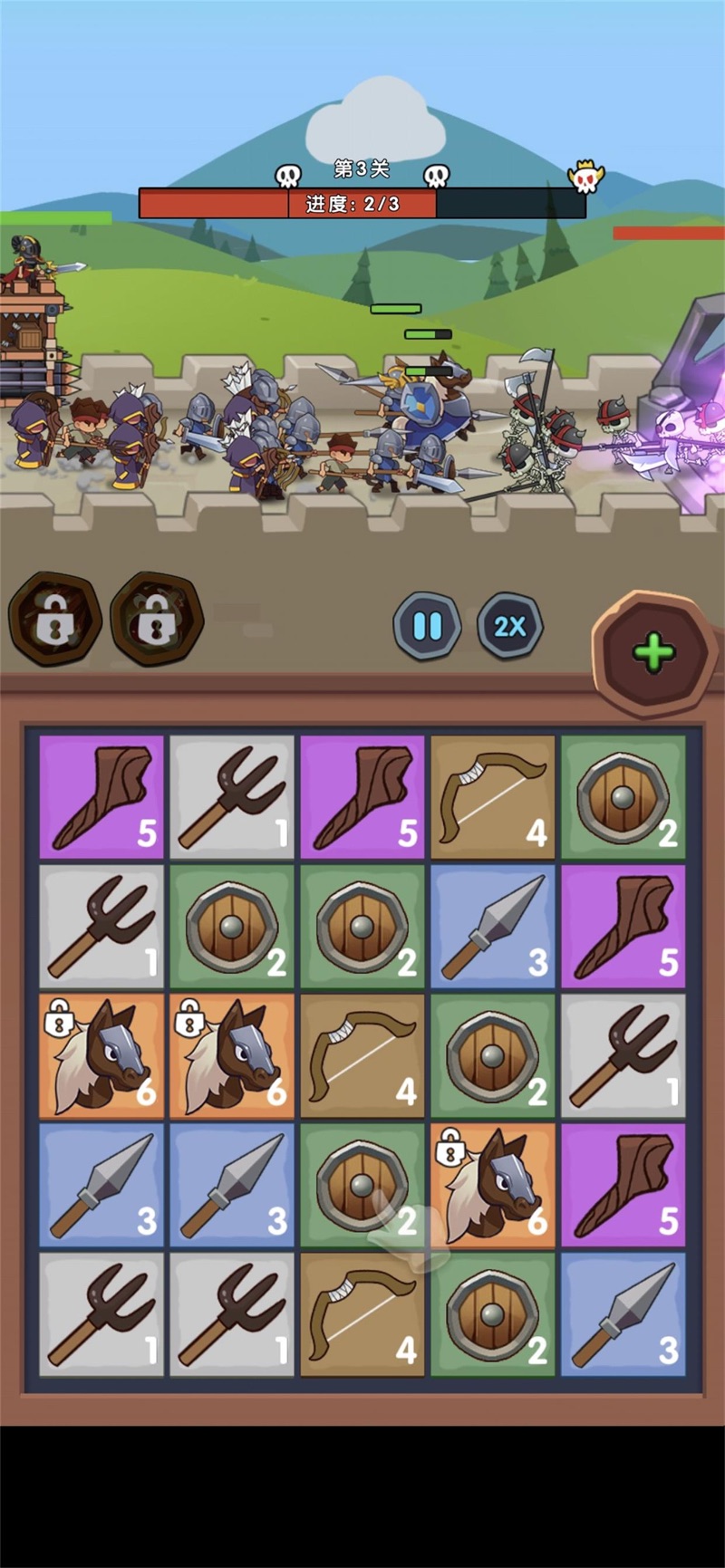Tap the green plus button

click(x=652, y=651)
